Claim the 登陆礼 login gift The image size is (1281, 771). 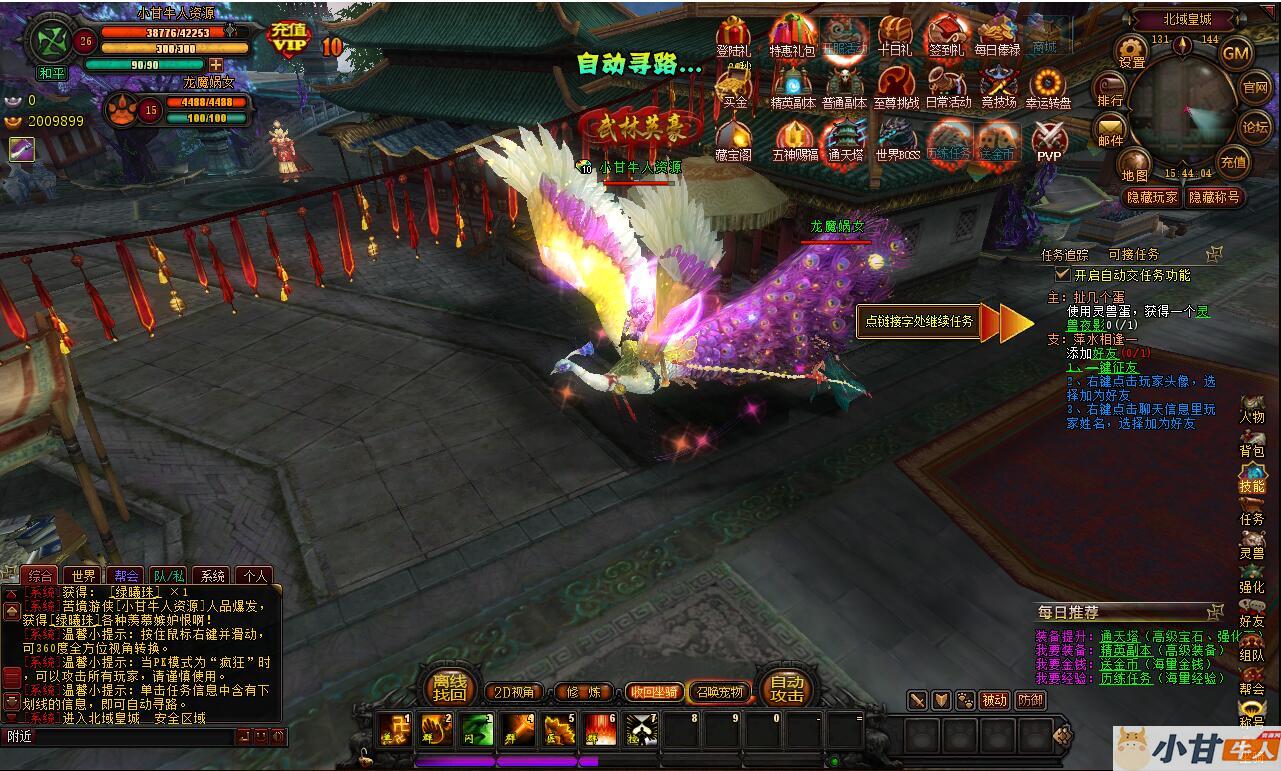point(734,37)
